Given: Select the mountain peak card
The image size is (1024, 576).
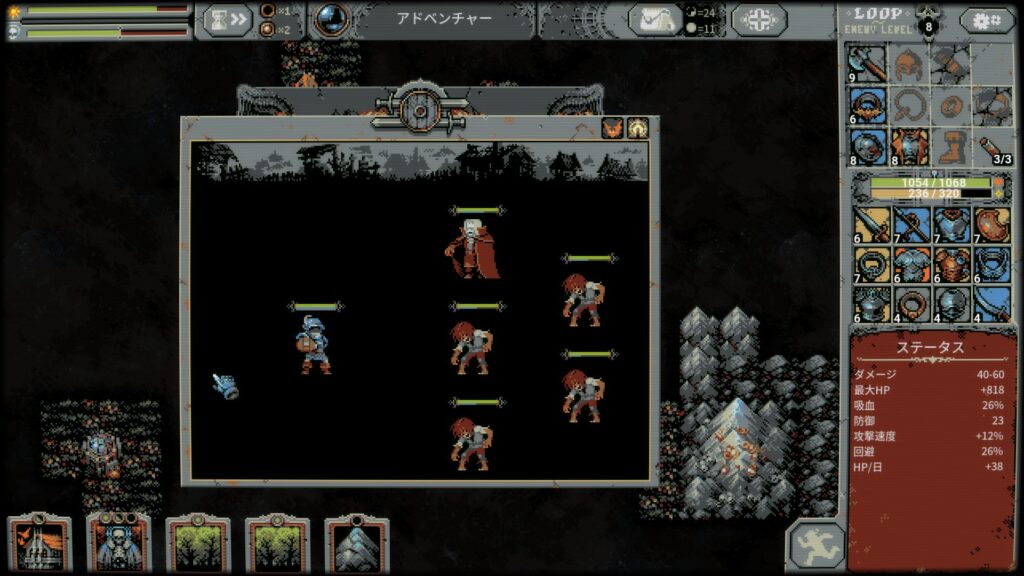Looking at the screenshot, I should [x=357, y=545].
